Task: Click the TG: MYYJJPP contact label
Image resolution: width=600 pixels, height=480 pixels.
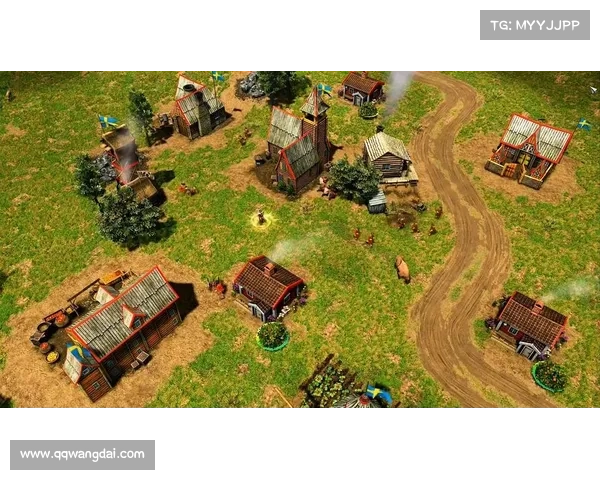Action: pyautogui.click(x=535, y=24)
